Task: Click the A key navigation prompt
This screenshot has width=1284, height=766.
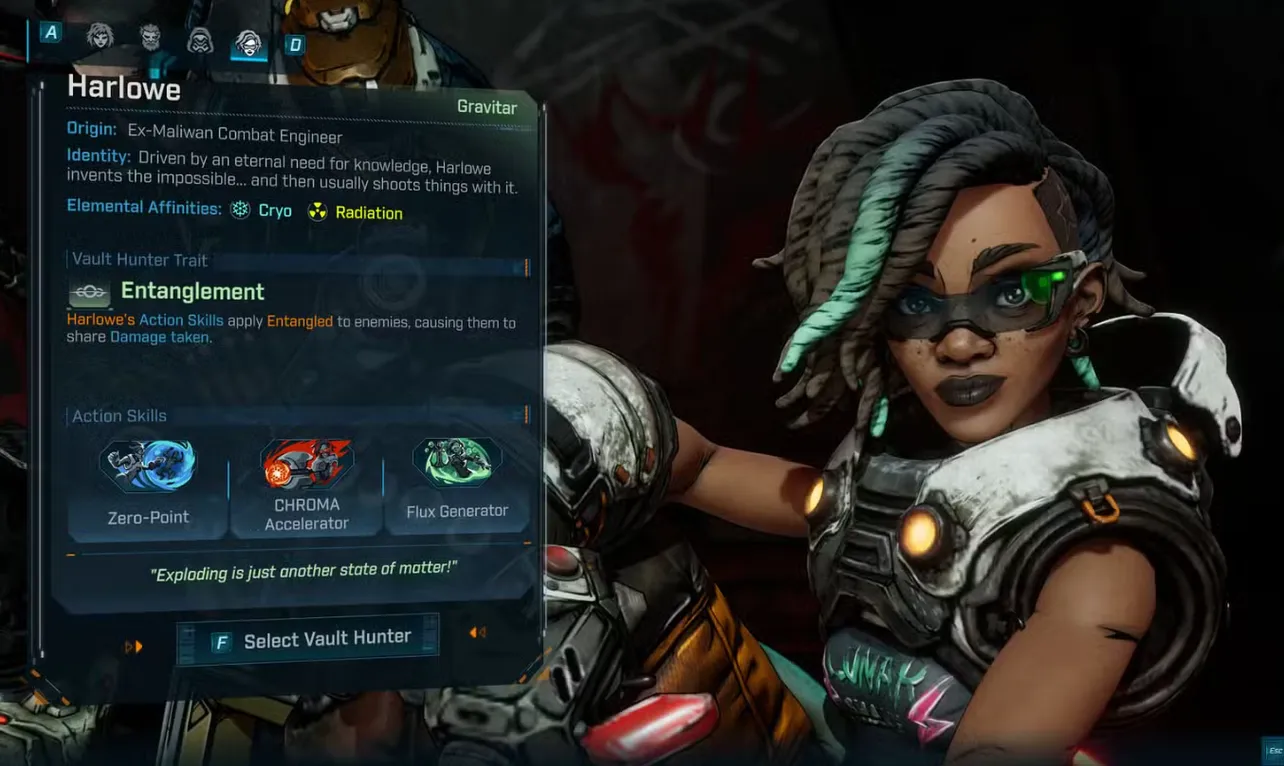Action: pyautogui.click(x=49, y=32)
